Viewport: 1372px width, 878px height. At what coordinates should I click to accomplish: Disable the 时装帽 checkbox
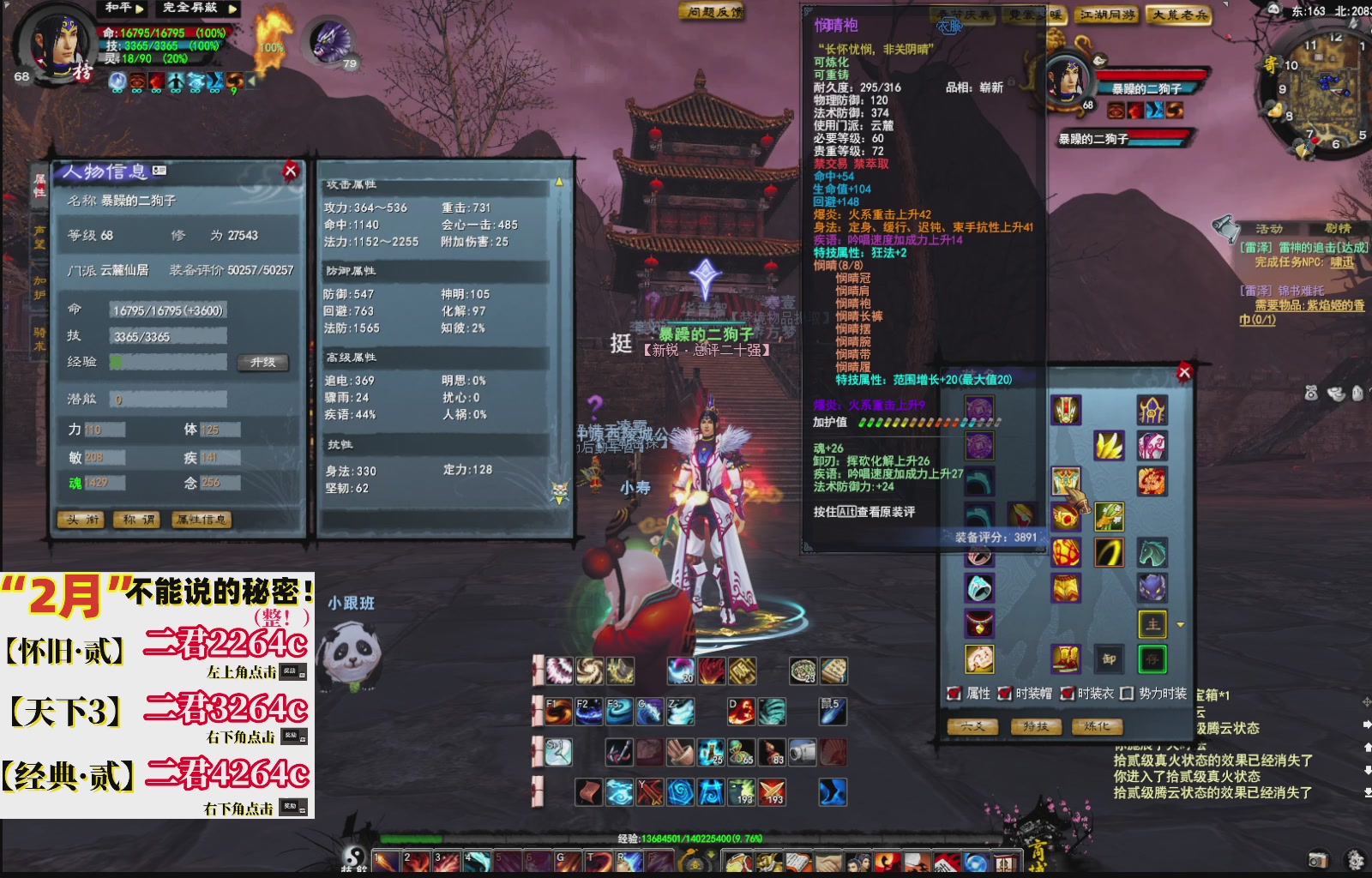click(x=1004, y=695)
